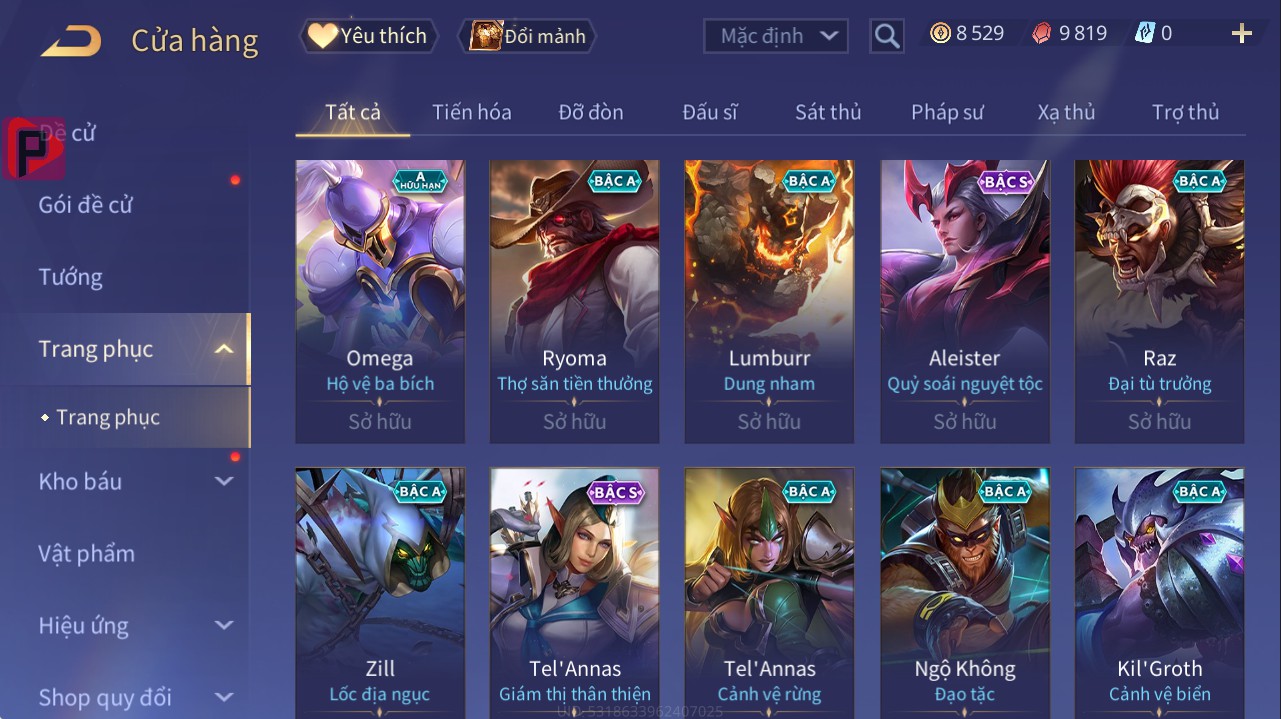
Task: Expand the Mặc định sort dropdown
Action: (776, 36)
